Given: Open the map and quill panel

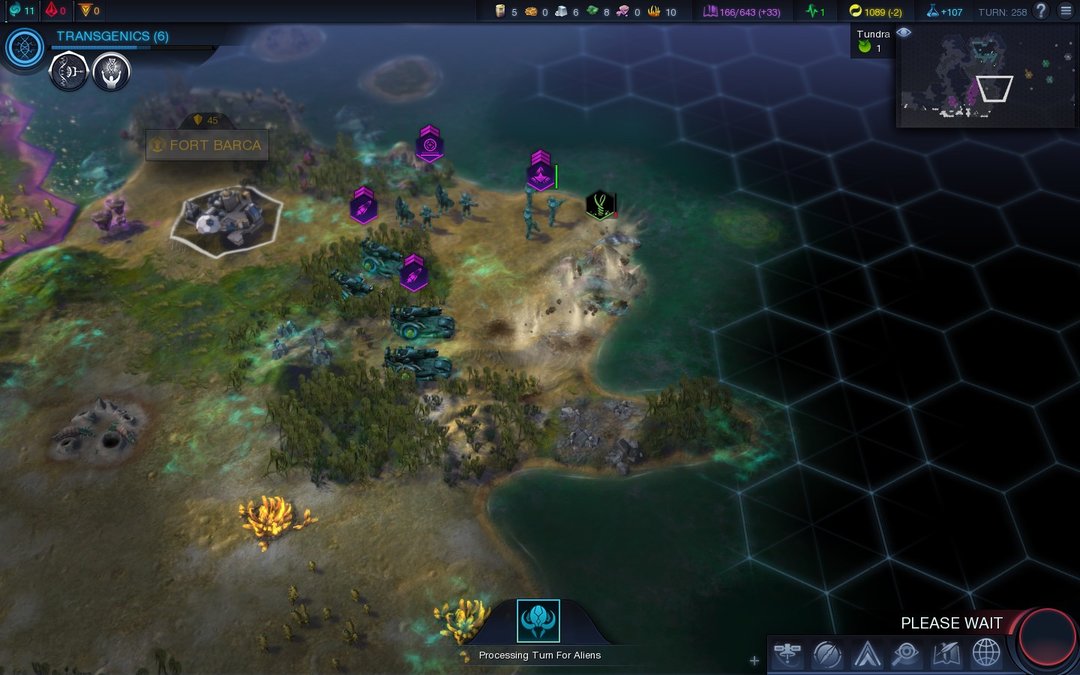Looking at the screenshot, I should (946, 653).
